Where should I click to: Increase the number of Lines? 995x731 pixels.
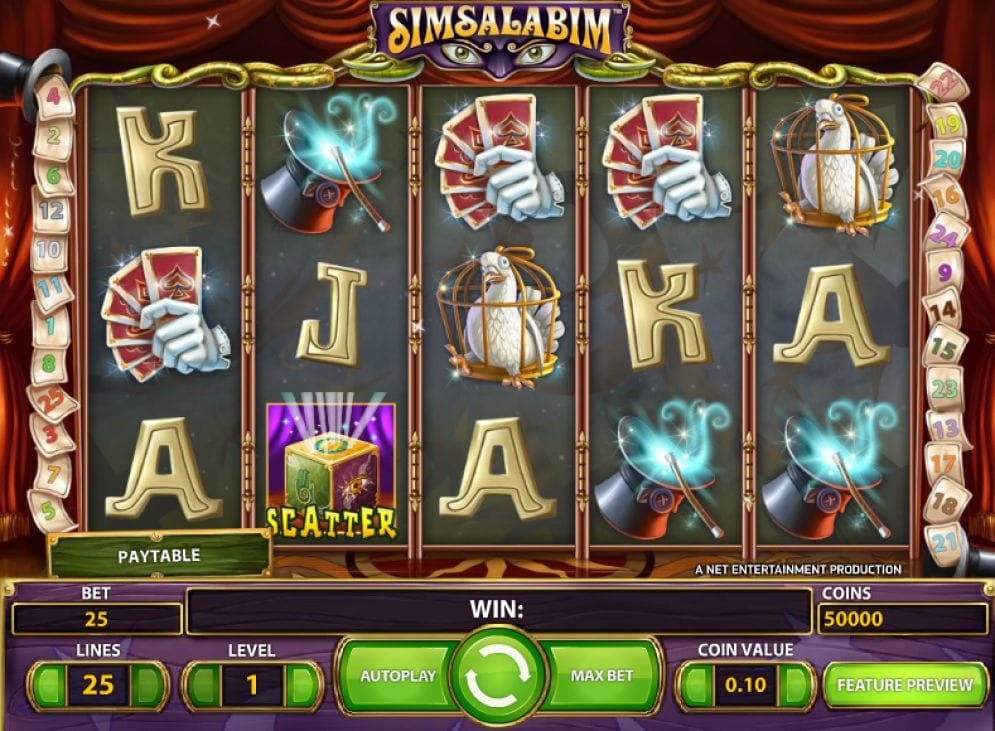pyautogui.click(x=148, y=687)
